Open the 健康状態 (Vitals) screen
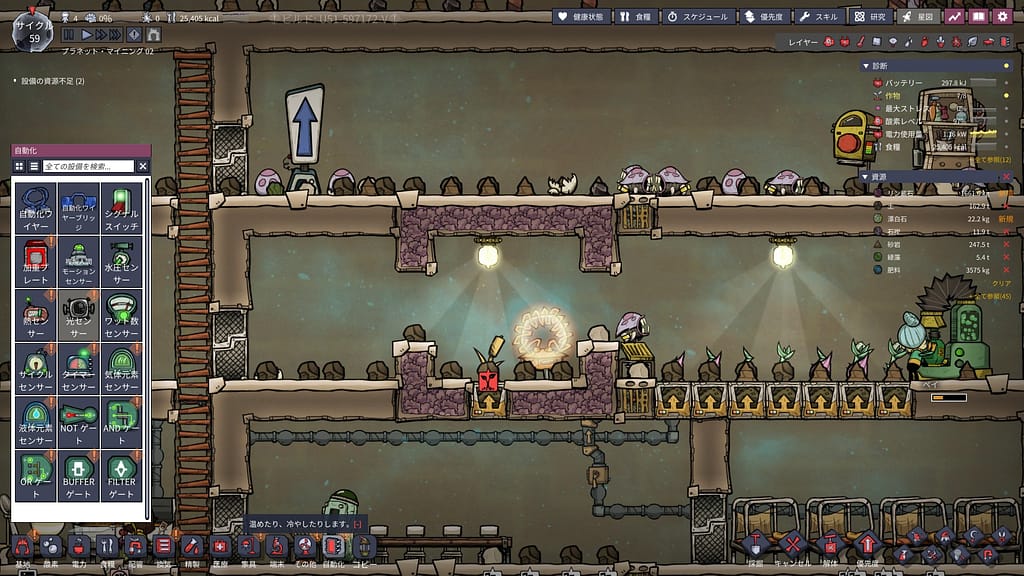This screenshot has height=576, width=1024. (580, 16)
